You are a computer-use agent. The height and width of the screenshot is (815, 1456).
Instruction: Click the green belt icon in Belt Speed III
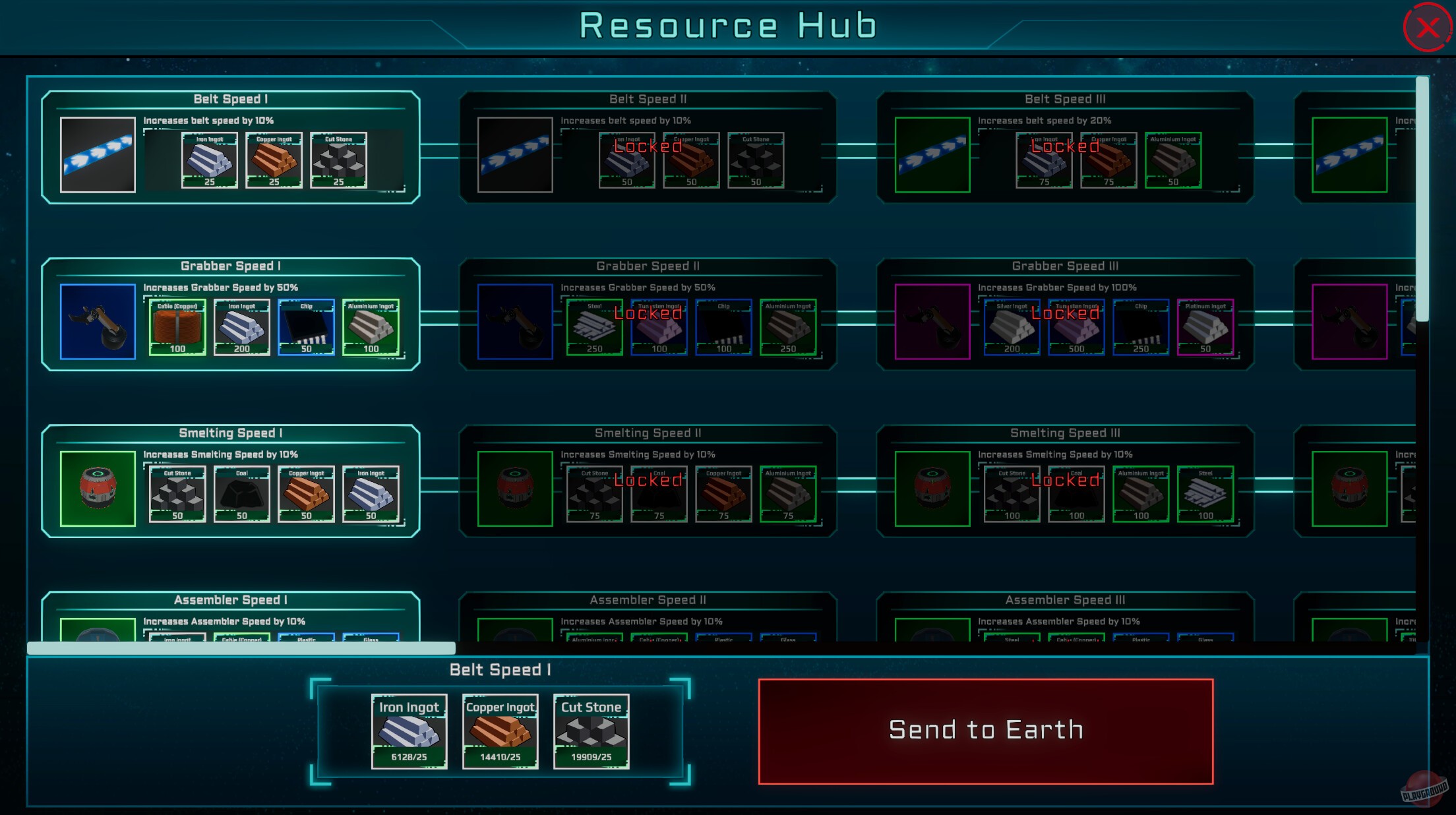932,156
